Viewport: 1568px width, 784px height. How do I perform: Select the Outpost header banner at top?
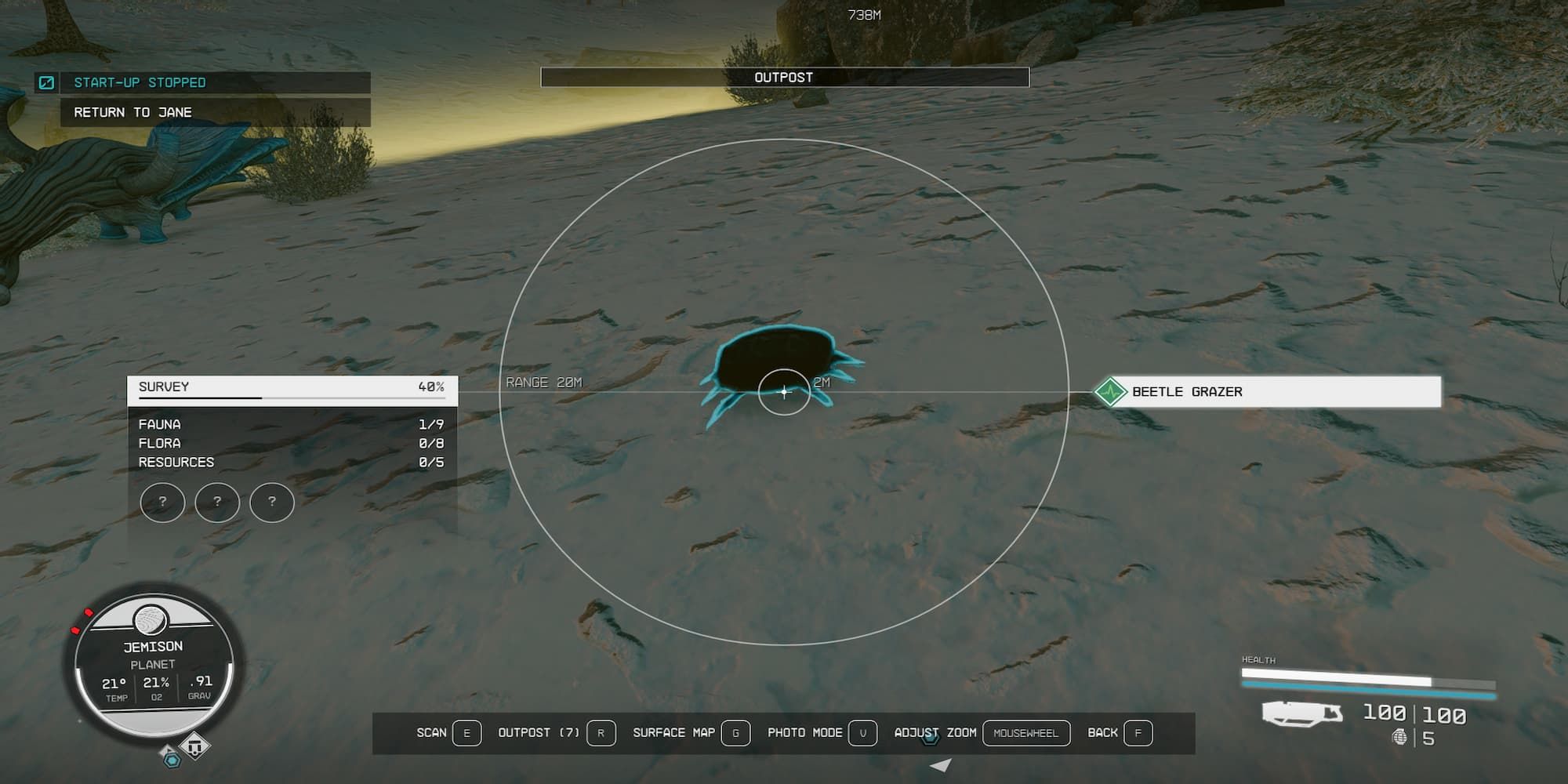pyautogui.click(x=784, y=77)
